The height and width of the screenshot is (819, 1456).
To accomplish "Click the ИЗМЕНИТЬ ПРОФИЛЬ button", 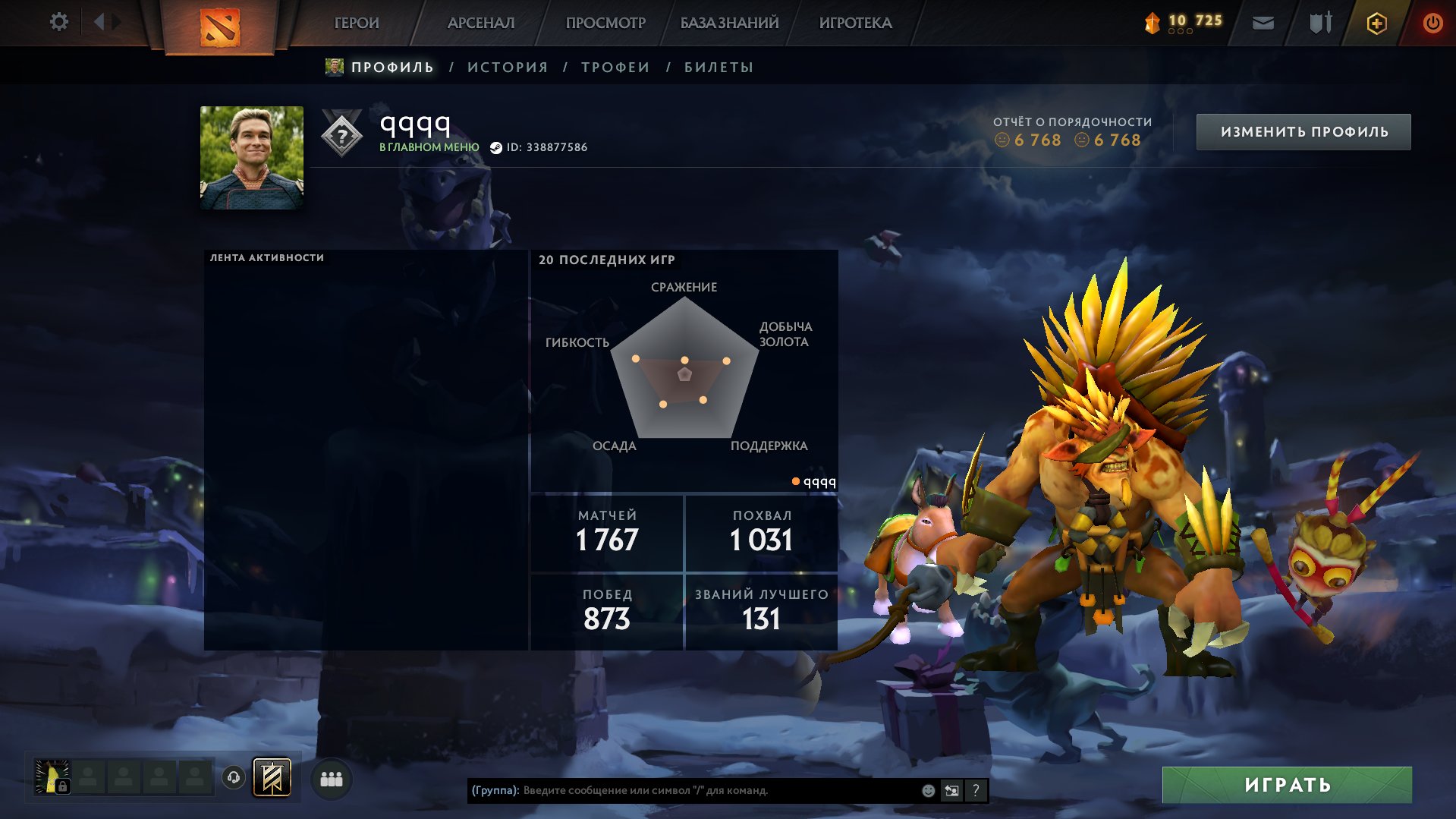I will tap(1303, 131).
